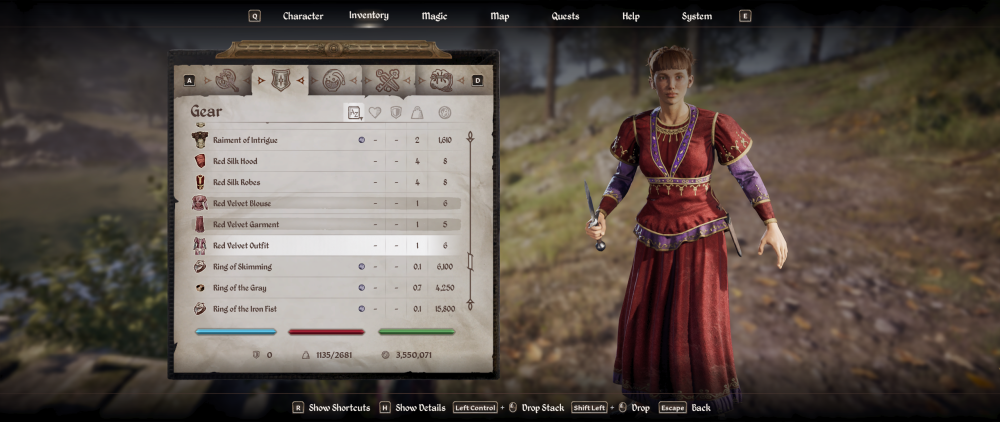Sort gear by the coin value column

(444, 113)
